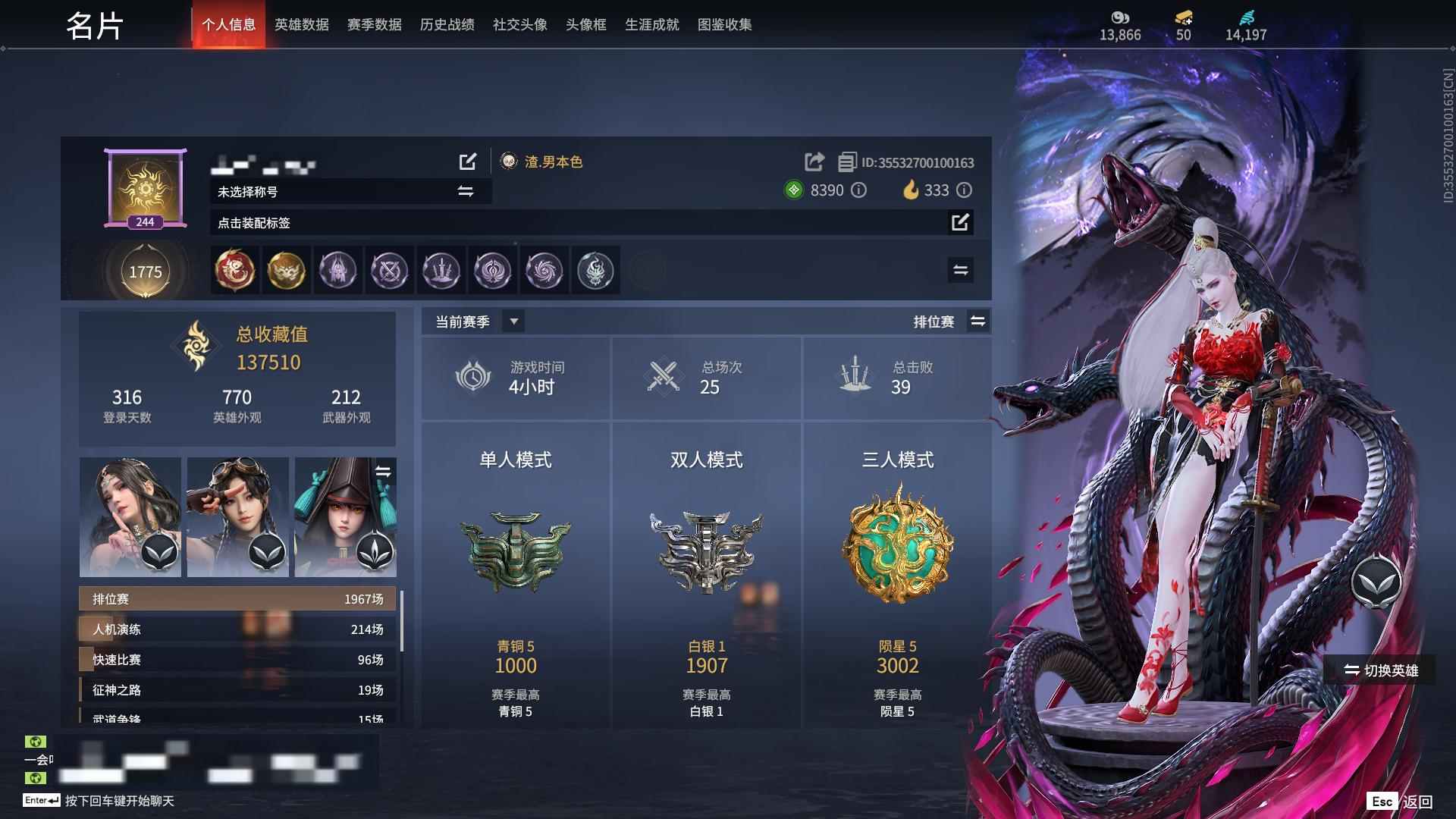Image resolution: width=1456 pixels, height=819 pixels.
Task: Click the 1775 rating progress ring
Action: pos(146,271)
